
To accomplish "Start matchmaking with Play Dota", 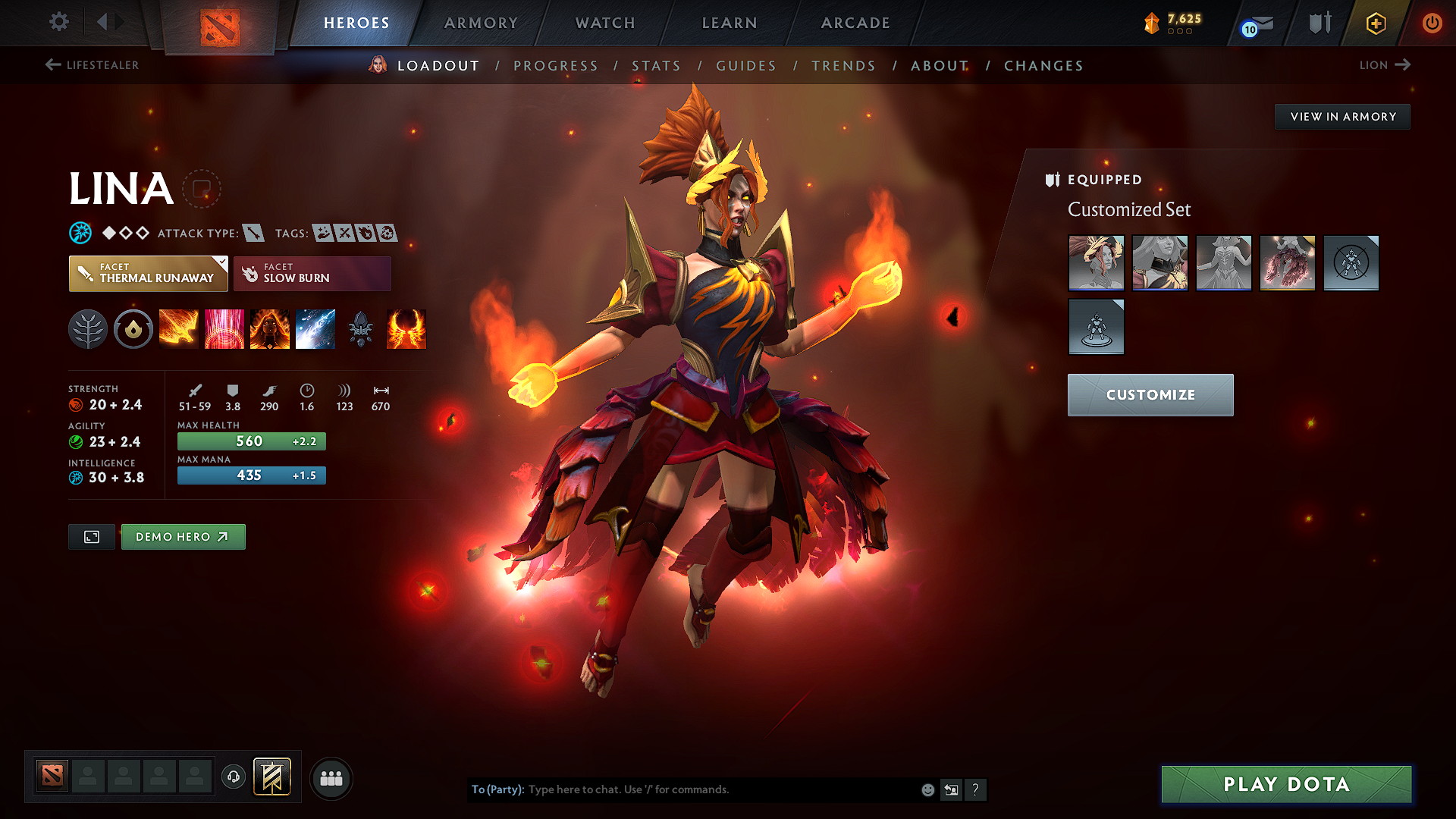I will [1286, 784].
